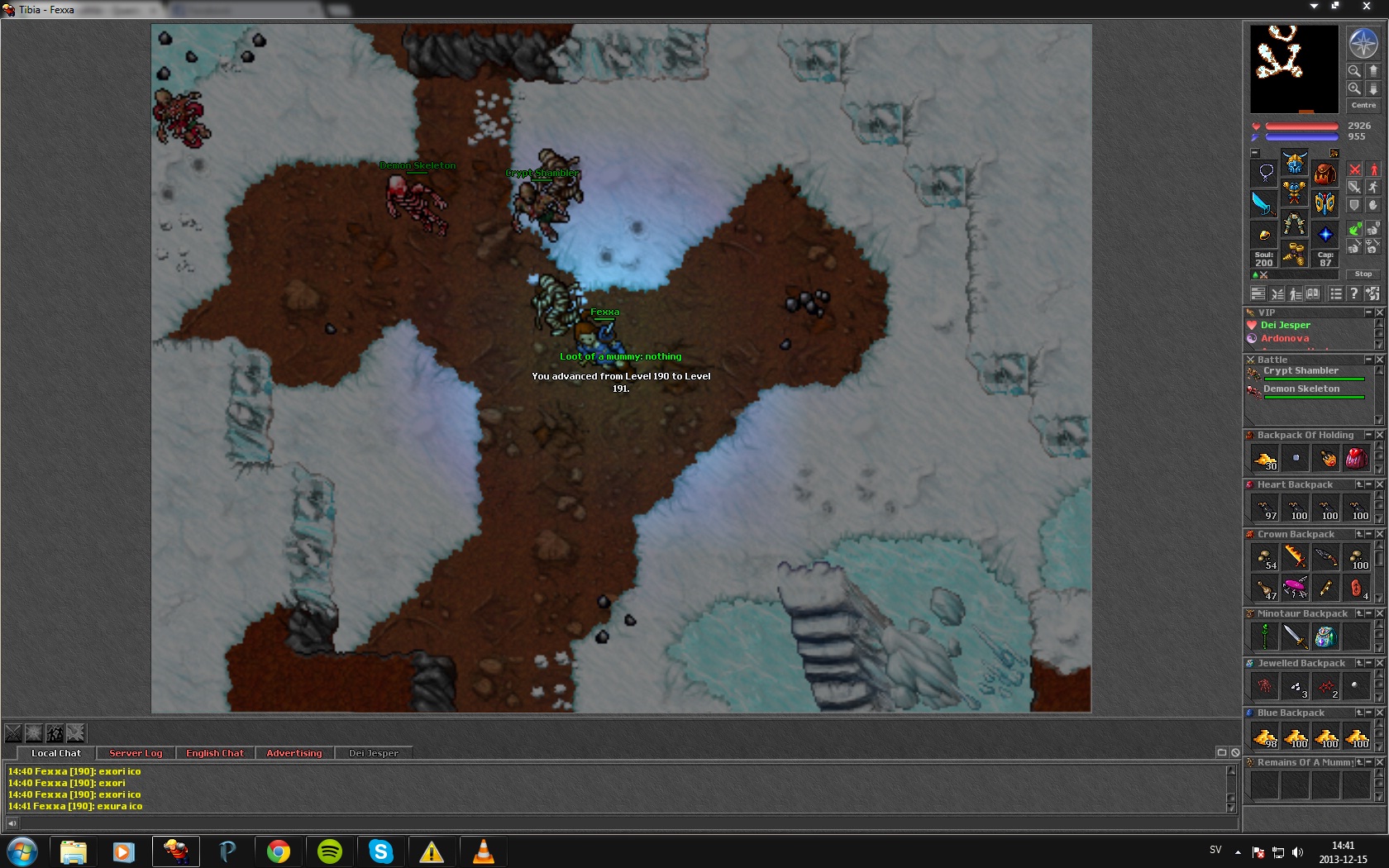This screenshot has height=868, width=1389.
Task: Select Demon Skeleton in the Battle list
Action: 1301,389
